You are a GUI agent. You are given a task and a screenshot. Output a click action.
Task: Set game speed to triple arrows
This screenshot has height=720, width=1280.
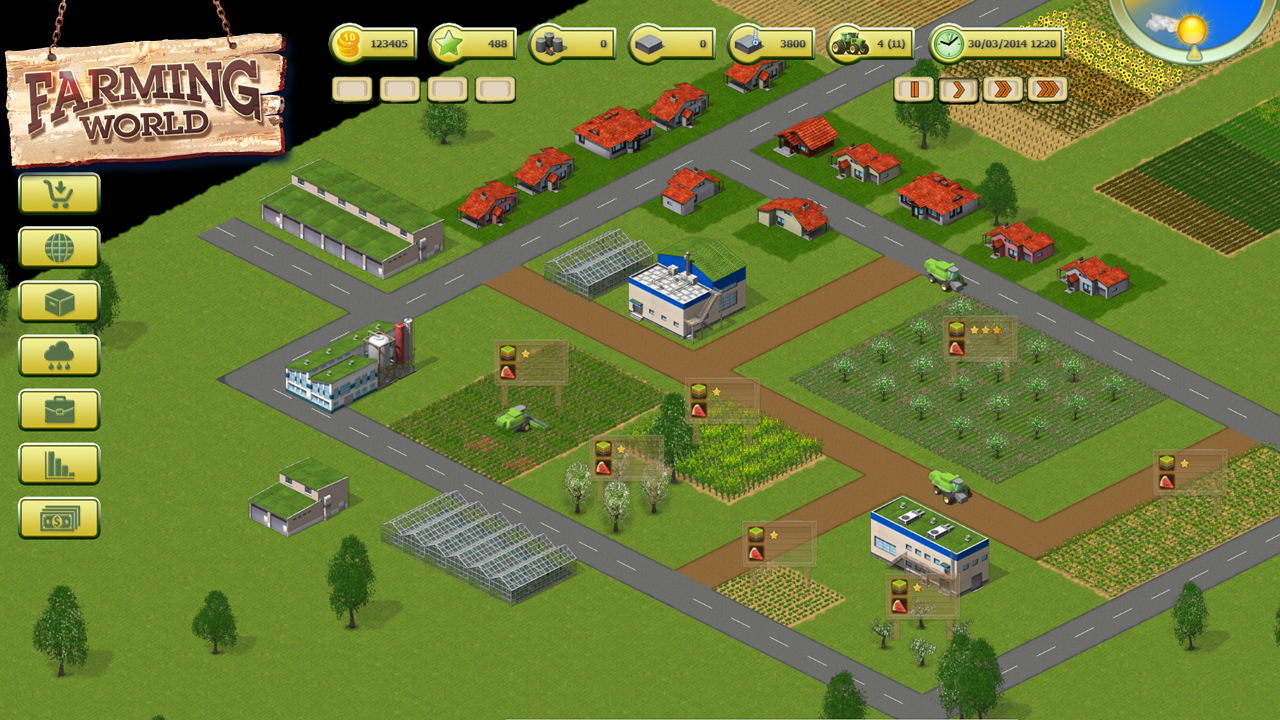1047,90
